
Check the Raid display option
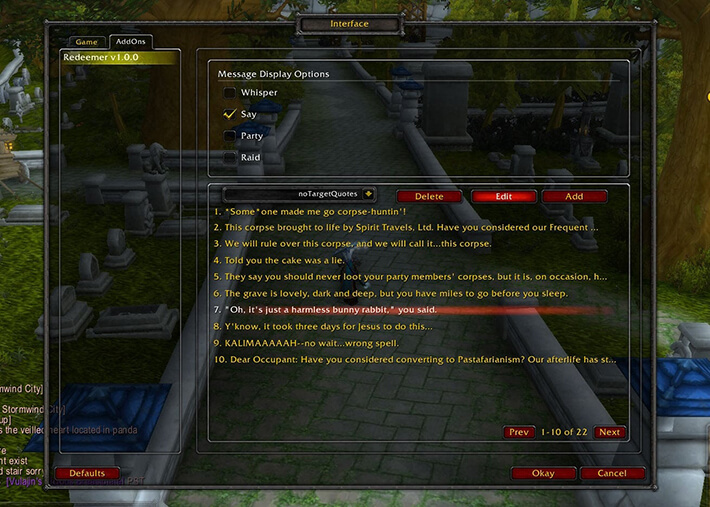(x=230, y=157)
